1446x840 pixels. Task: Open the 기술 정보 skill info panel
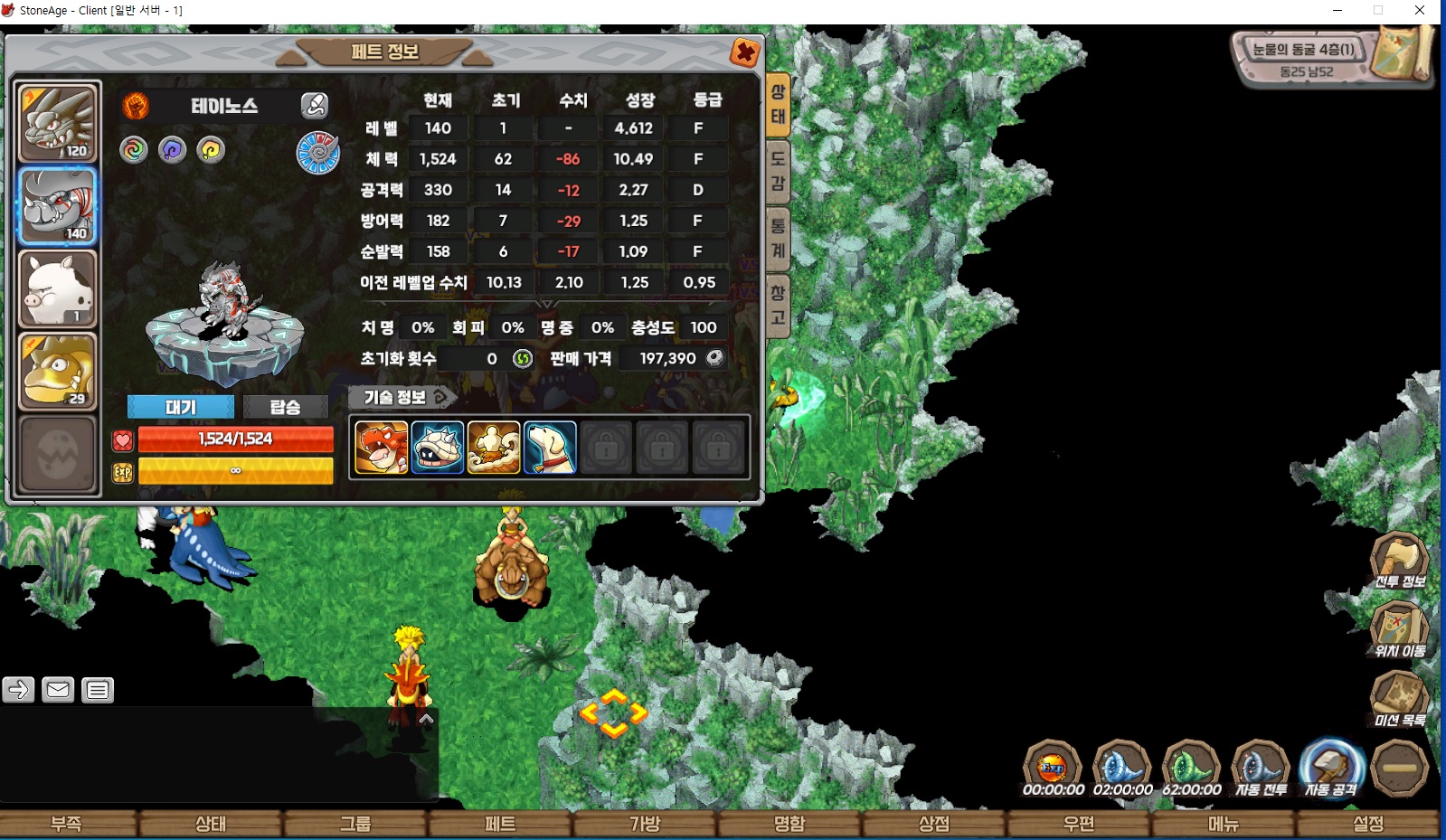pos(402,397)
